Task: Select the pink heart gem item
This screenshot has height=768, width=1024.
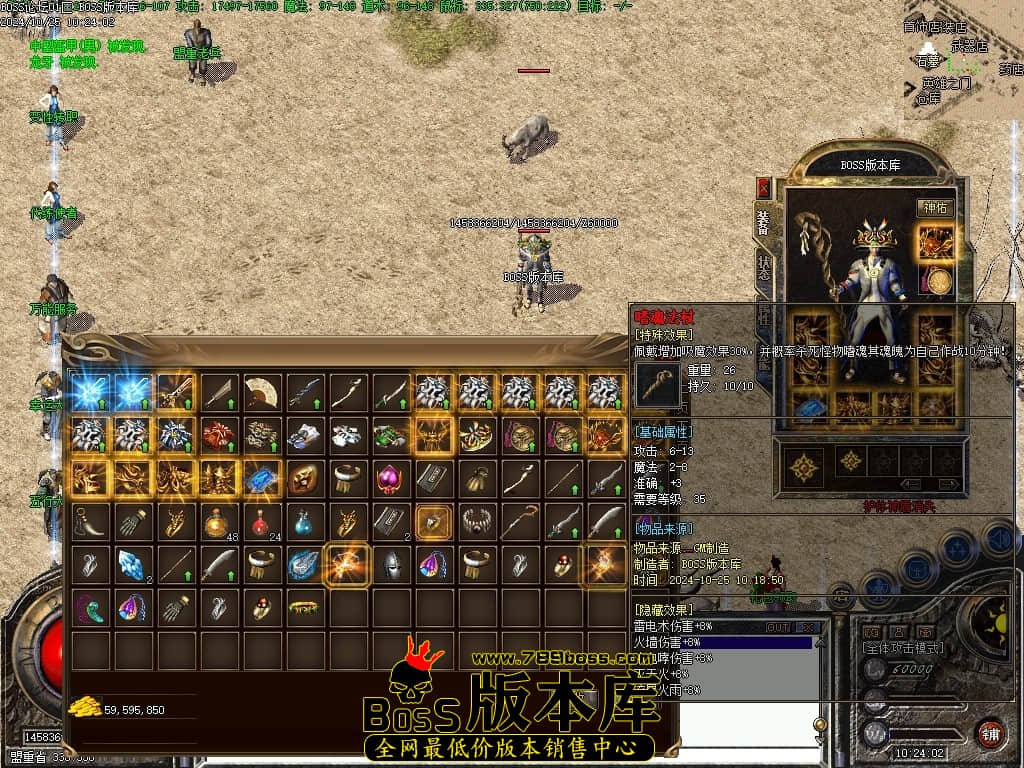Action: point(390,478)
